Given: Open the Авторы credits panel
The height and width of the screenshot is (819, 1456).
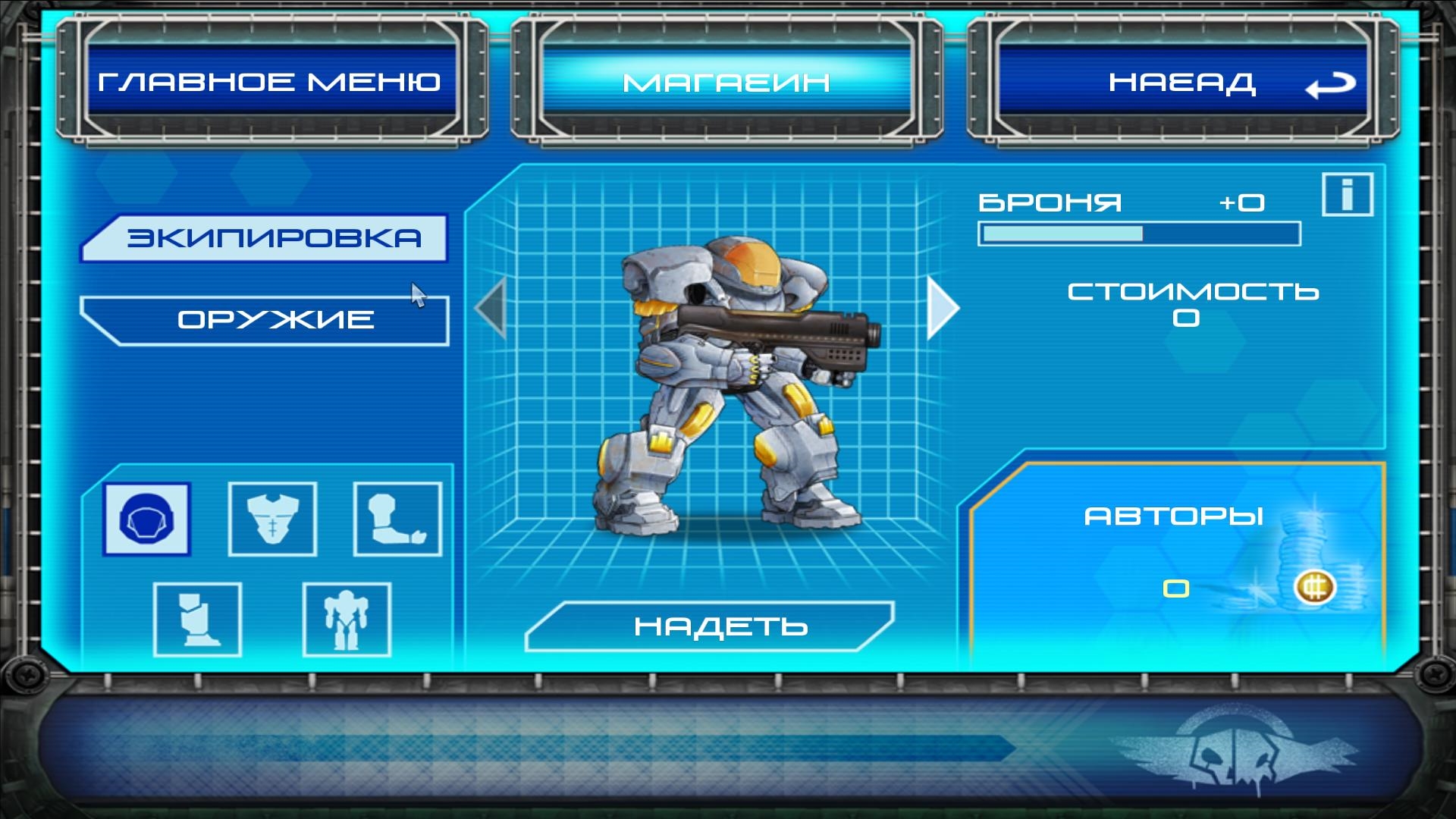Looking at the screenshot, I should tap(1174, 517).
